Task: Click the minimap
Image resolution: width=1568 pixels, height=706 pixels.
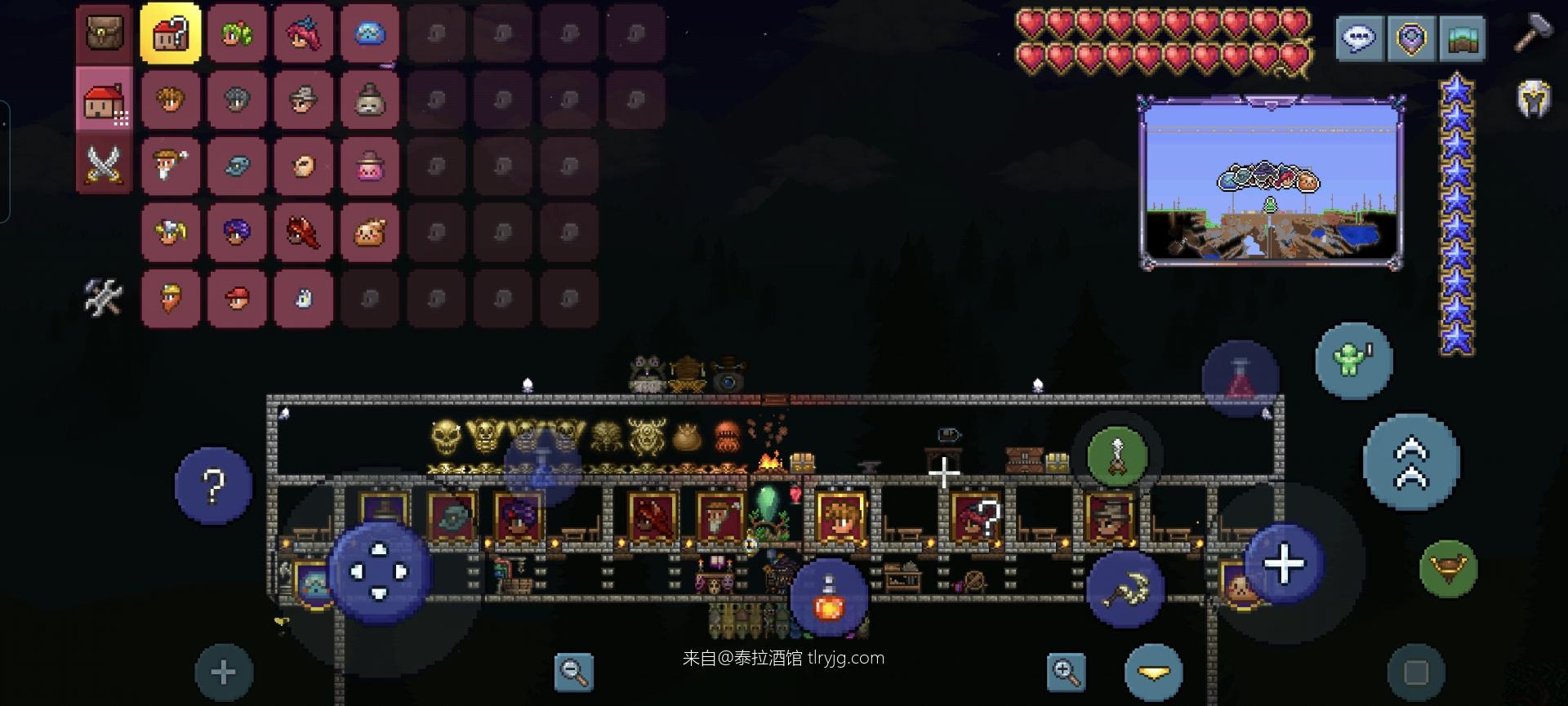Action: click(1271, 182)
